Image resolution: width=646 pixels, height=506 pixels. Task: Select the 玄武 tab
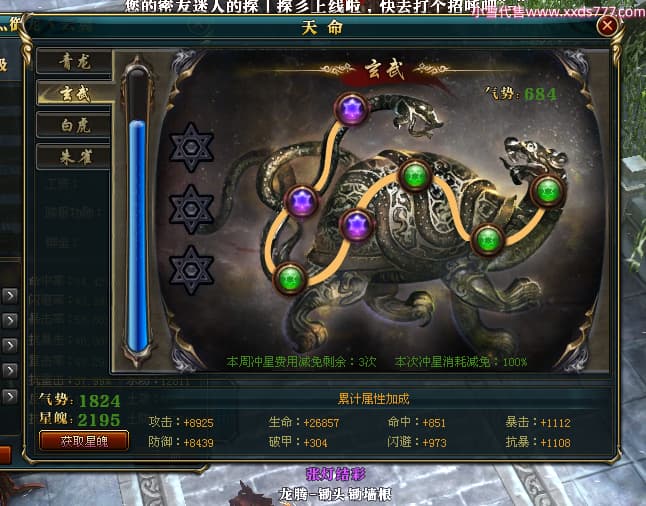tap(72, 94)
